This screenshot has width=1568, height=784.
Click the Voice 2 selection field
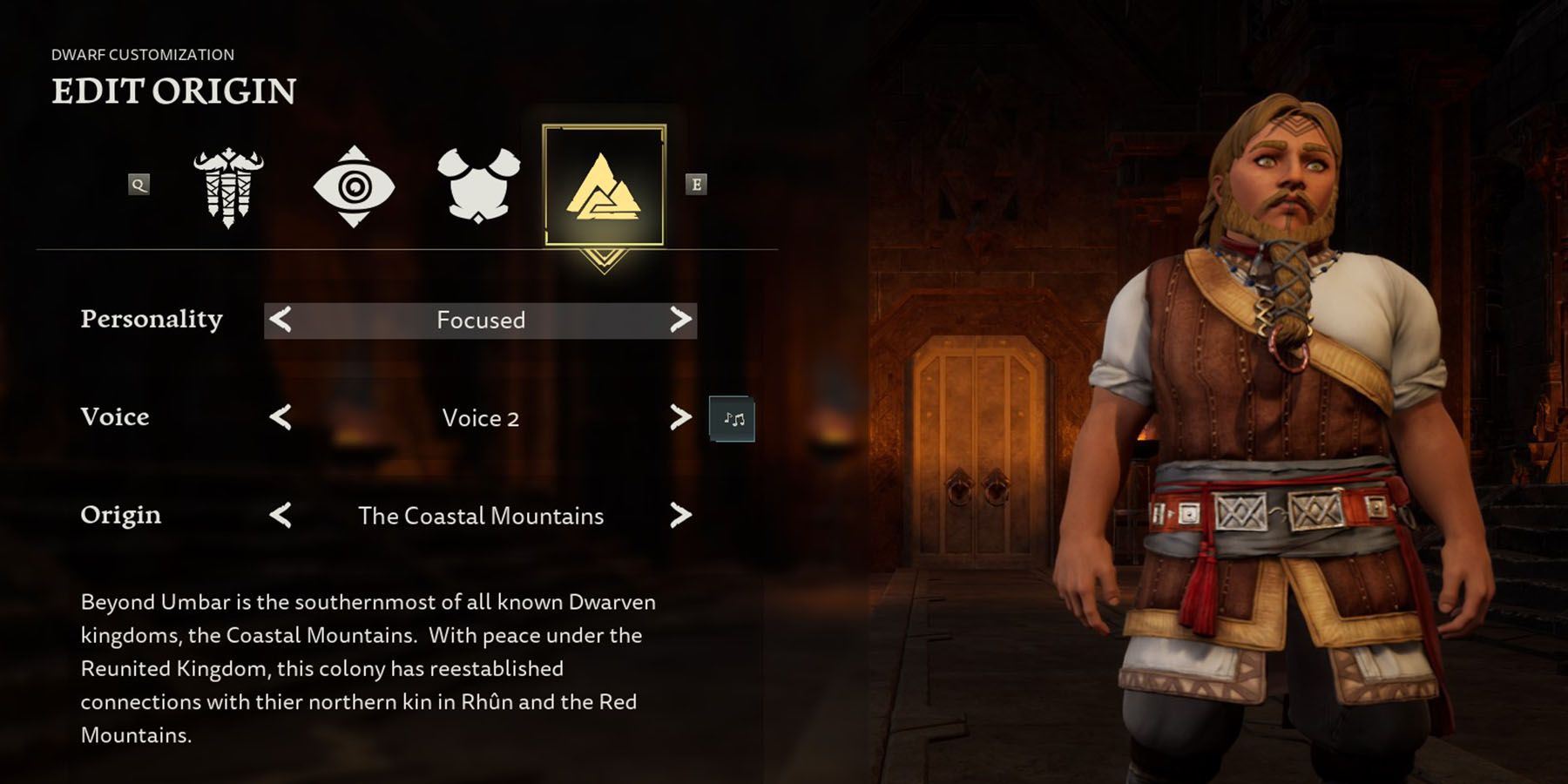click(x=480, y=417)
